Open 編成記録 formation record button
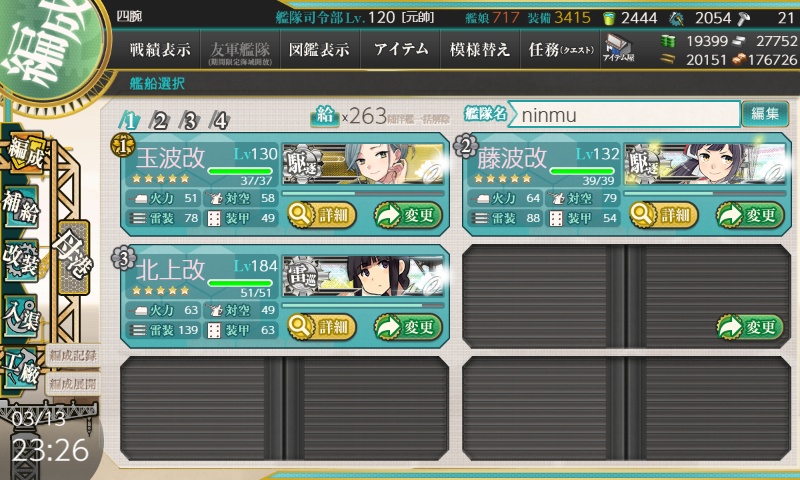Image resolution: width=800 pixels, height=480 pixels. [72, 355]
